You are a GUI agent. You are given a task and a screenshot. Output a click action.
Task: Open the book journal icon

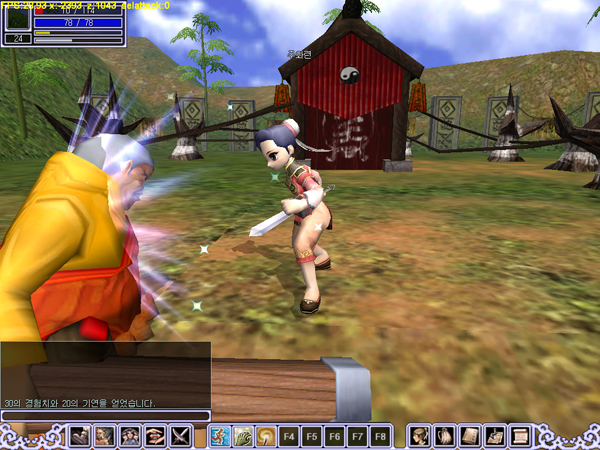point(470,436)
